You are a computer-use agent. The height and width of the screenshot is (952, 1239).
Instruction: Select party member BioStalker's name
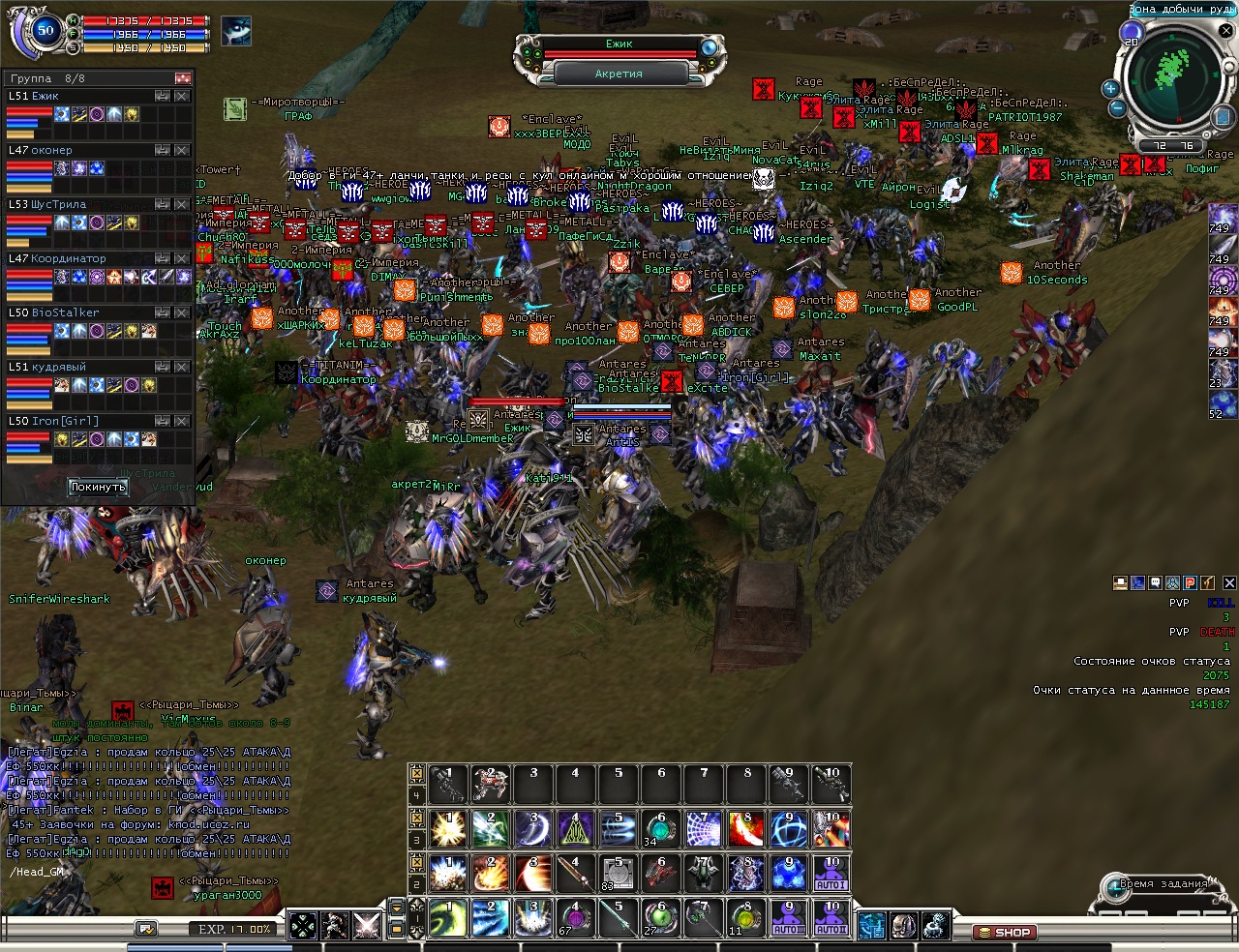pos(65,312)
